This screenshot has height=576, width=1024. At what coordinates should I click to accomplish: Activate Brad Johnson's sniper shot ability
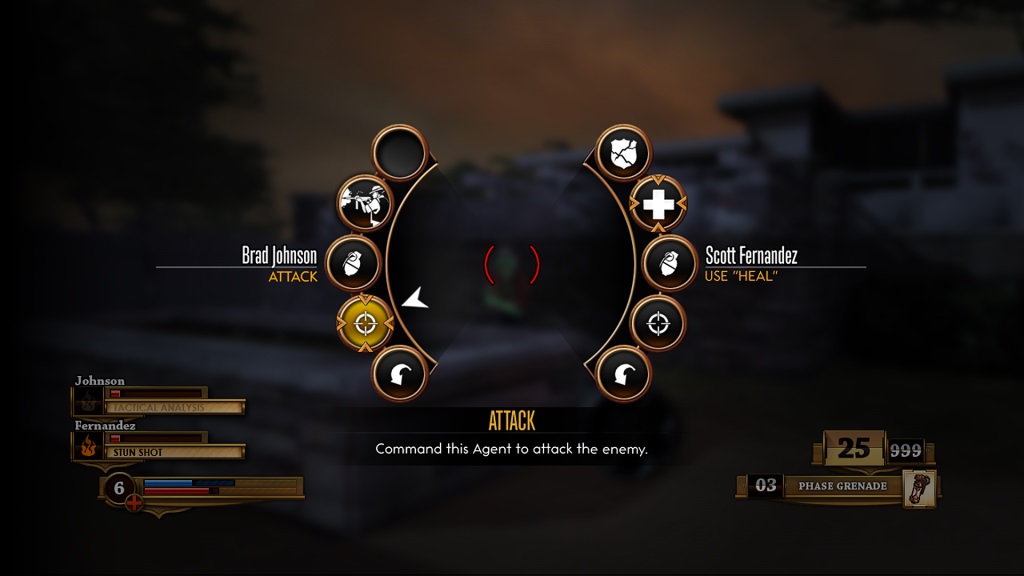pos(363,204)
